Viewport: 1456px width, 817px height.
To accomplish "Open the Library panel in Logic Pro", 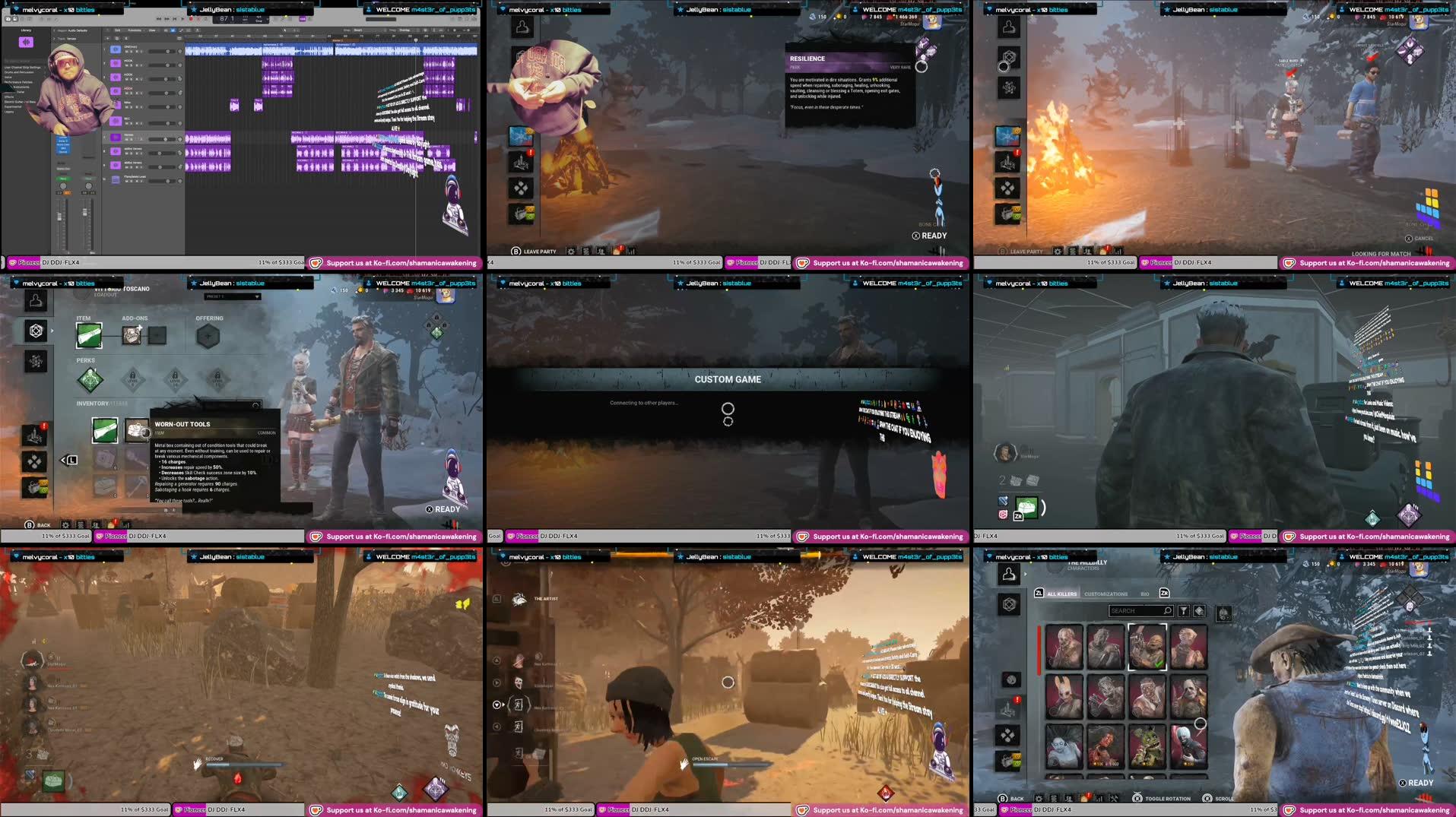I will (26, 30).
